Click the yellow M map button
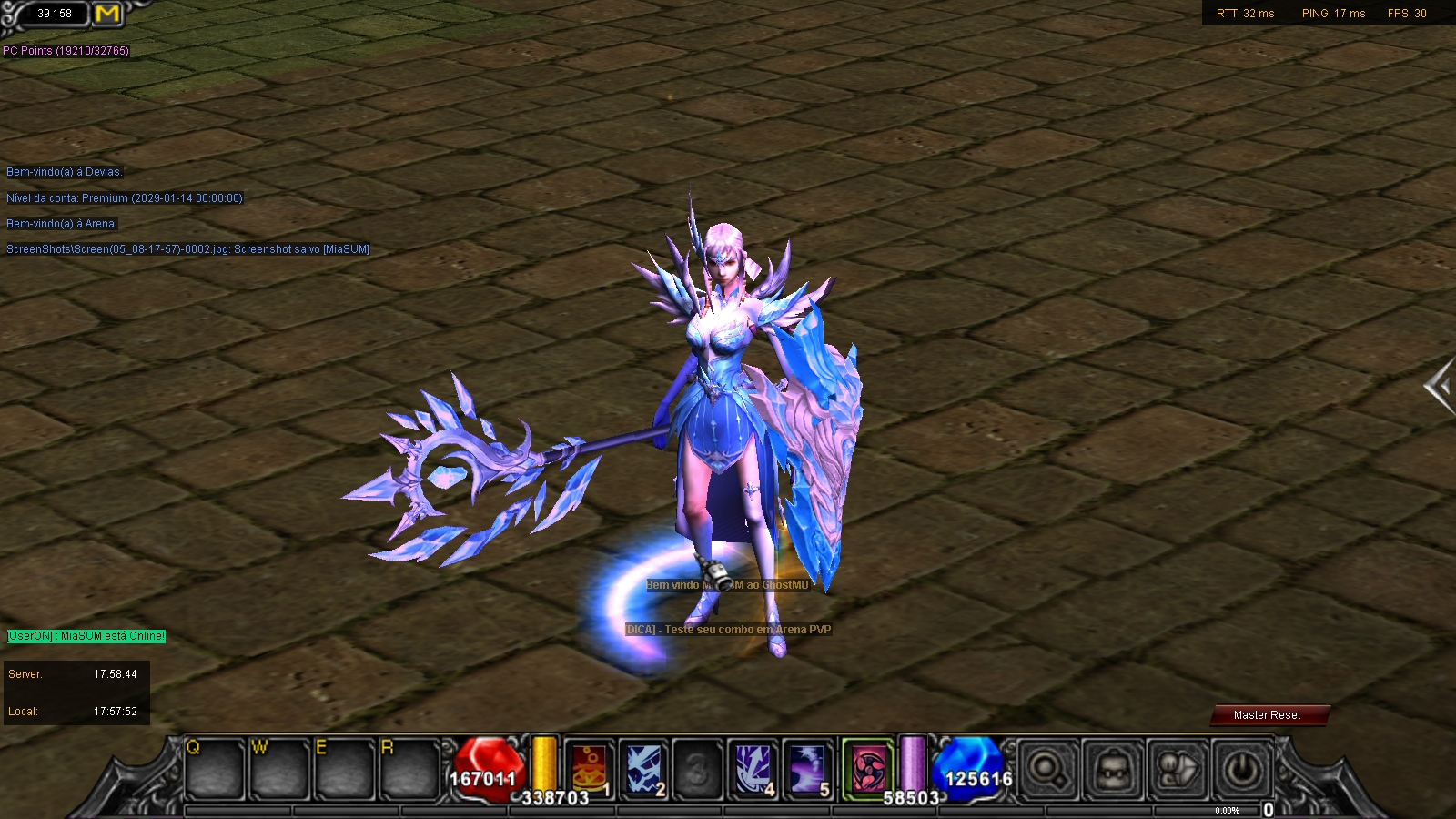 click(x=107, y=14)
